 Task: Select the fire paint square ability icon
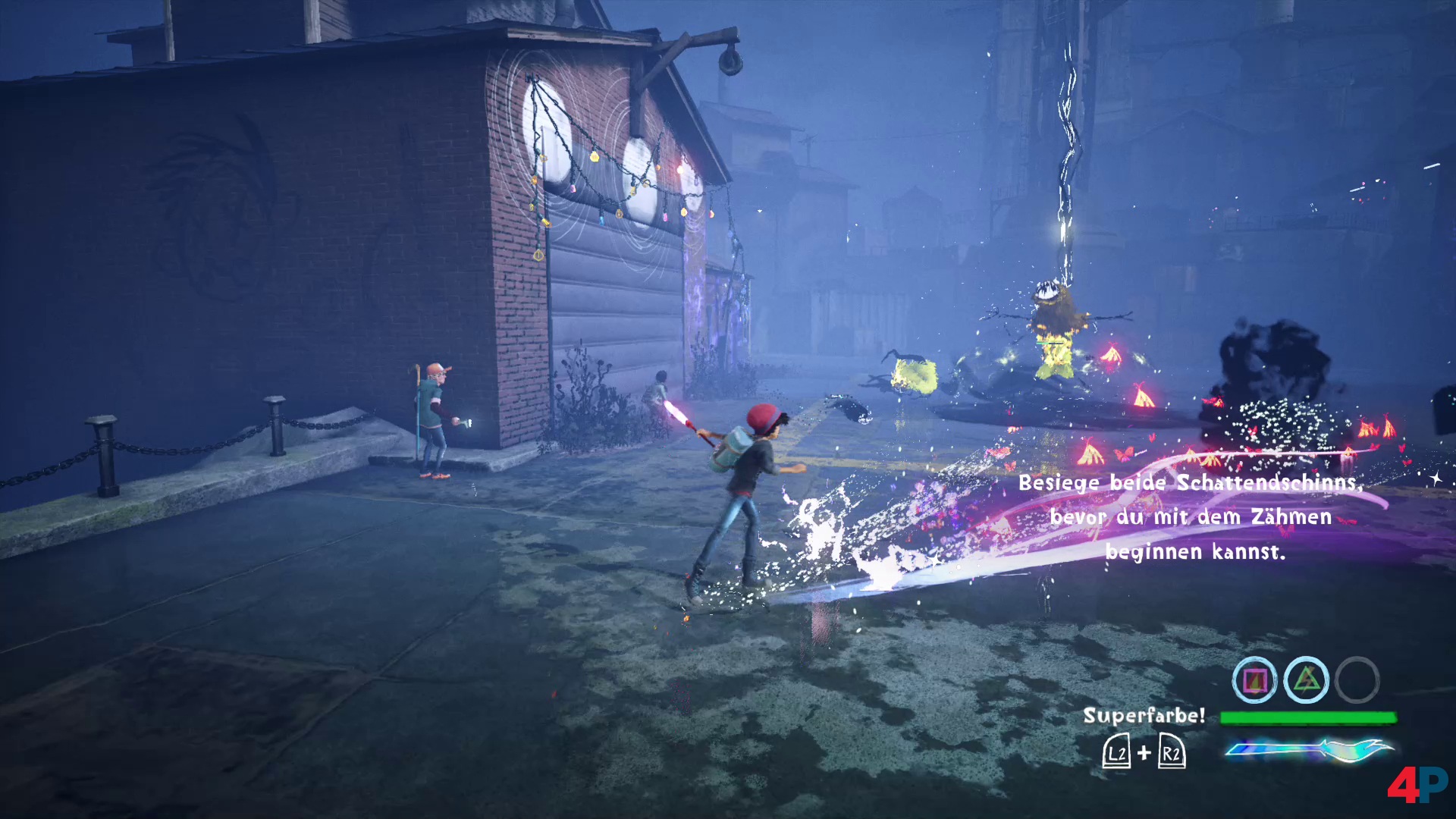[1254, 680]
